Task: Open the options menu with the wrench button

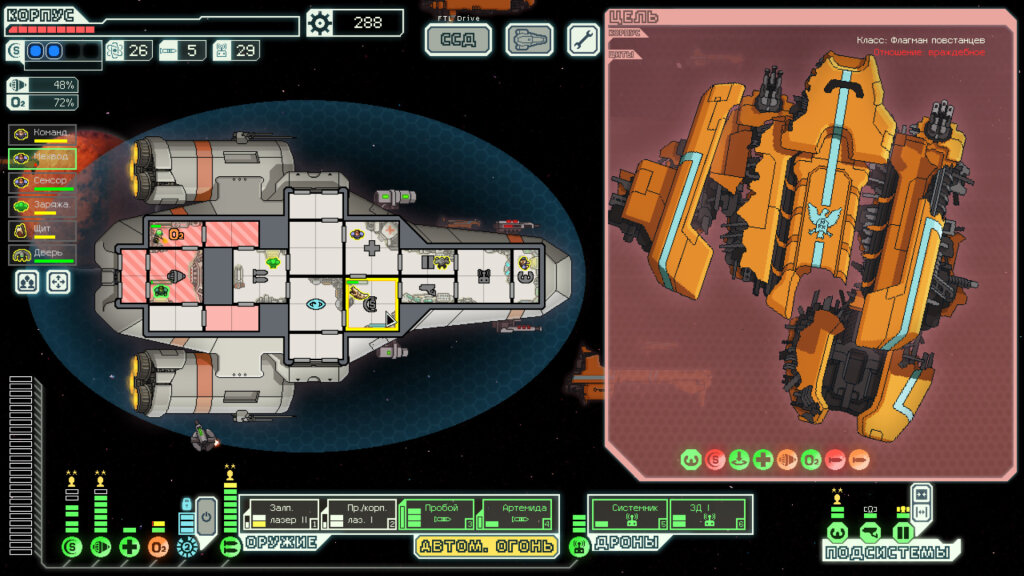Action: pyautogui.click(x=584, y=40)
